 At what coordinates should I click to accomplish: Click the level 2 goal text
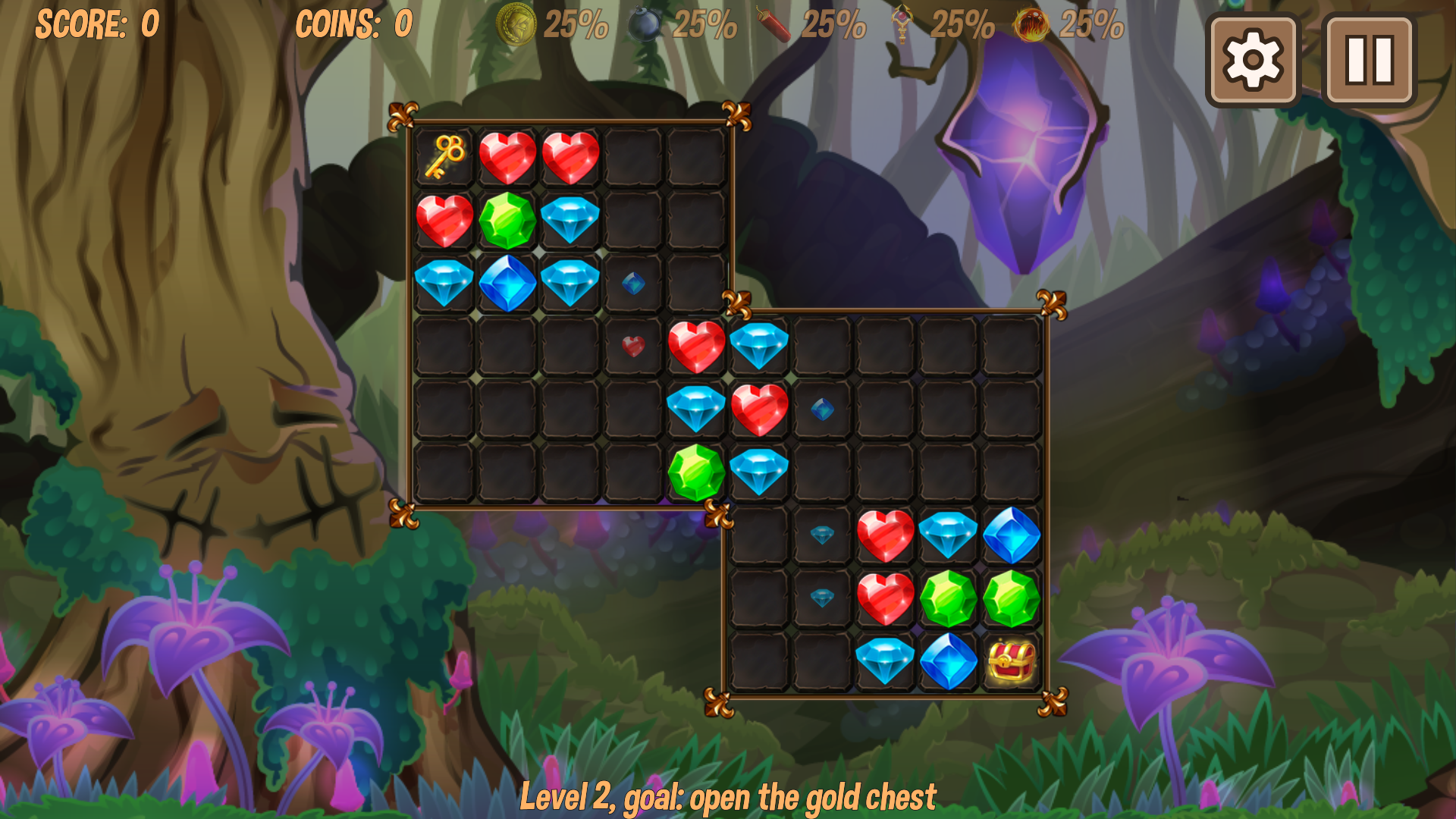point(728,796)
